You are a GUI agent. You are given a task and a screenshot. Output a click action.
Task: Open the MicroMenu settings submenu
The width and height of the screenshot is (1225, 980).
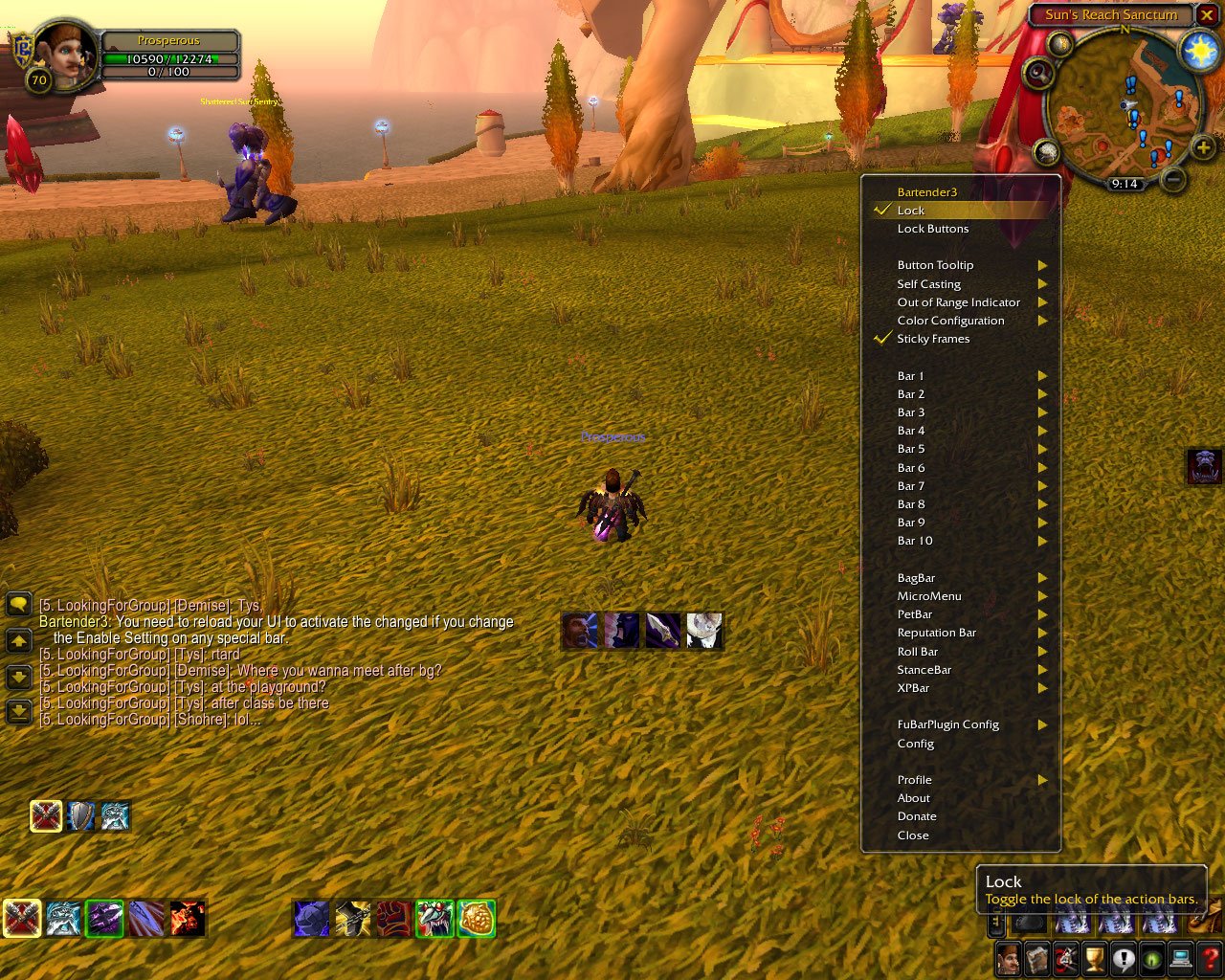(929, 596)
